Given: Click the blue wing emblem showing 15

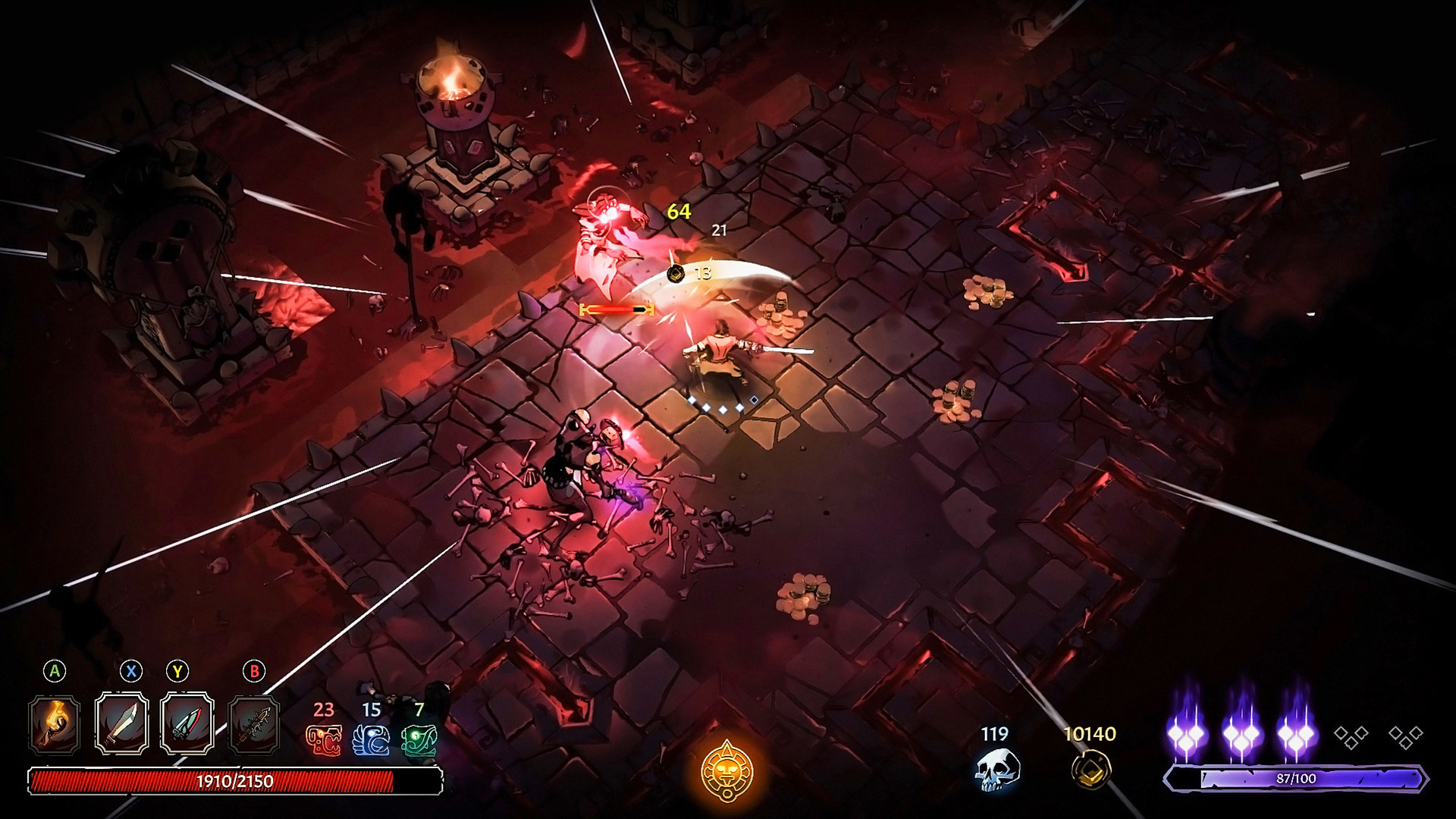Looking at the screenshot, I should (x=369, y=741).
